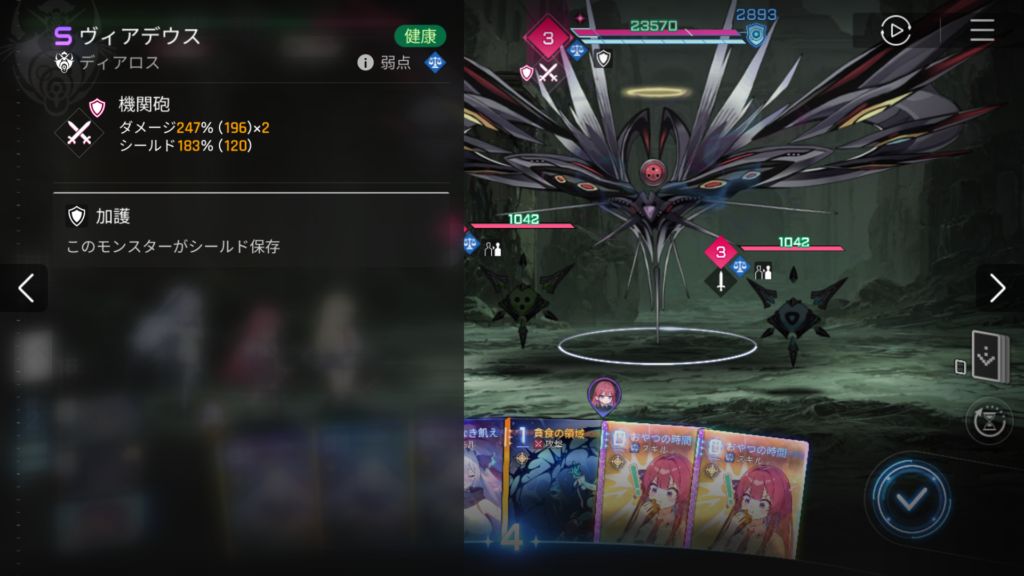Open the hamburger menu
The width and height of the screenshot is (1024, 576).
(x=982, y=31)
